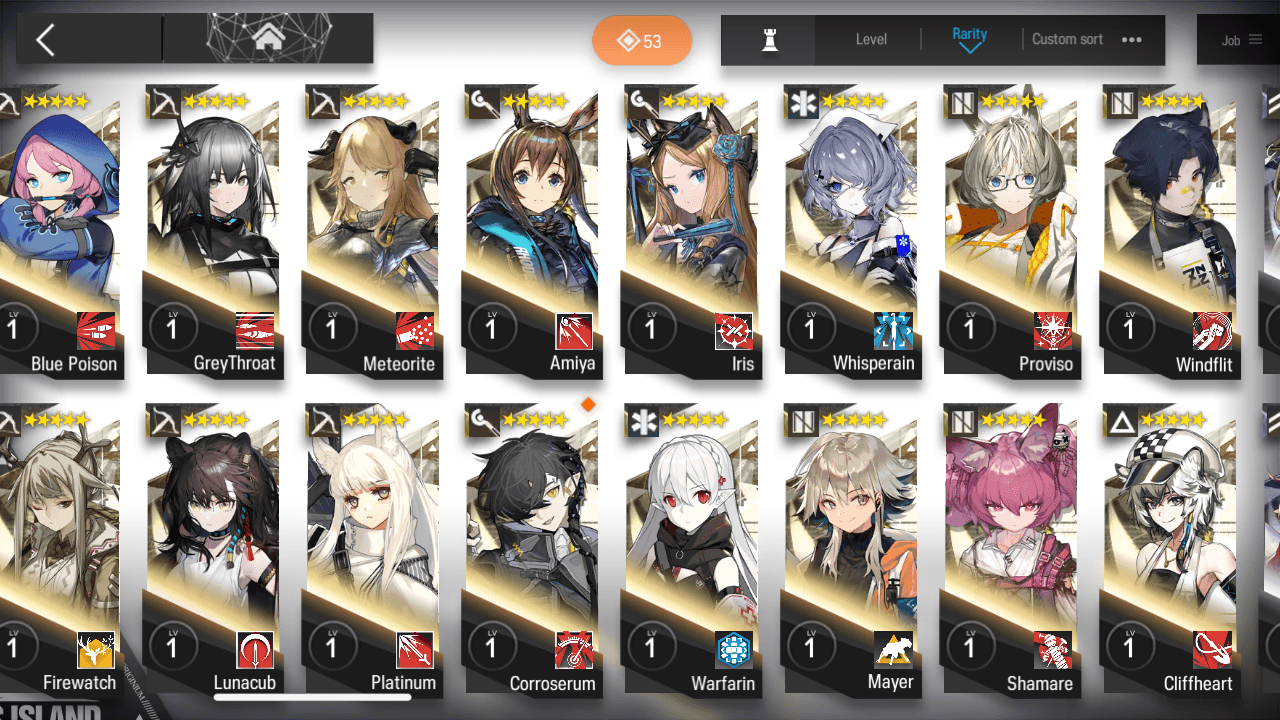Viewport: 1280px width, 720px height.
Task: Go back using the arrow button
Action: pyautogui.click(x=45, y=40)
